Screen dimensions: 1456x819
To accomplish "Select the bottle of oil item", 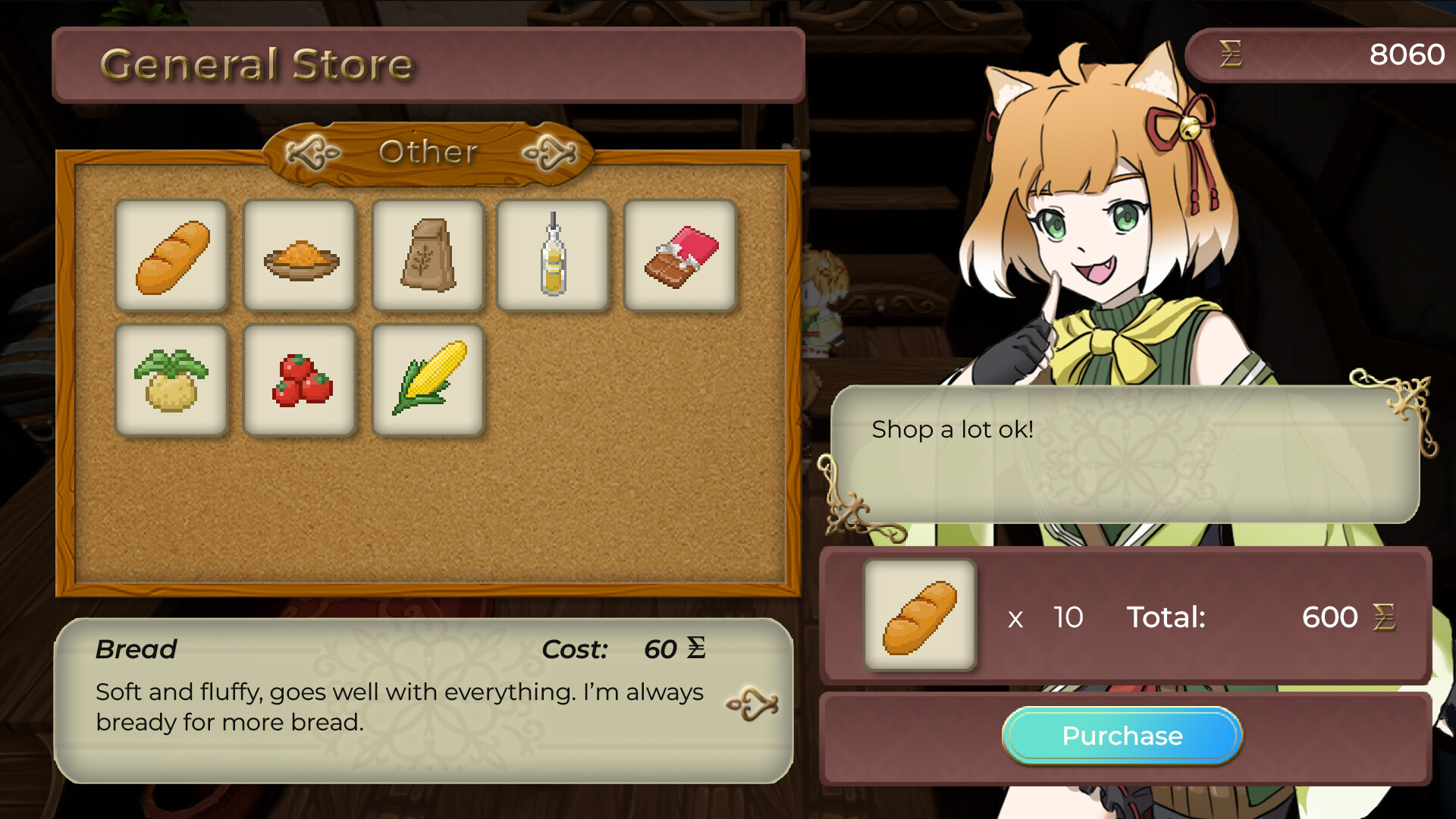I will tap(553, 256).
